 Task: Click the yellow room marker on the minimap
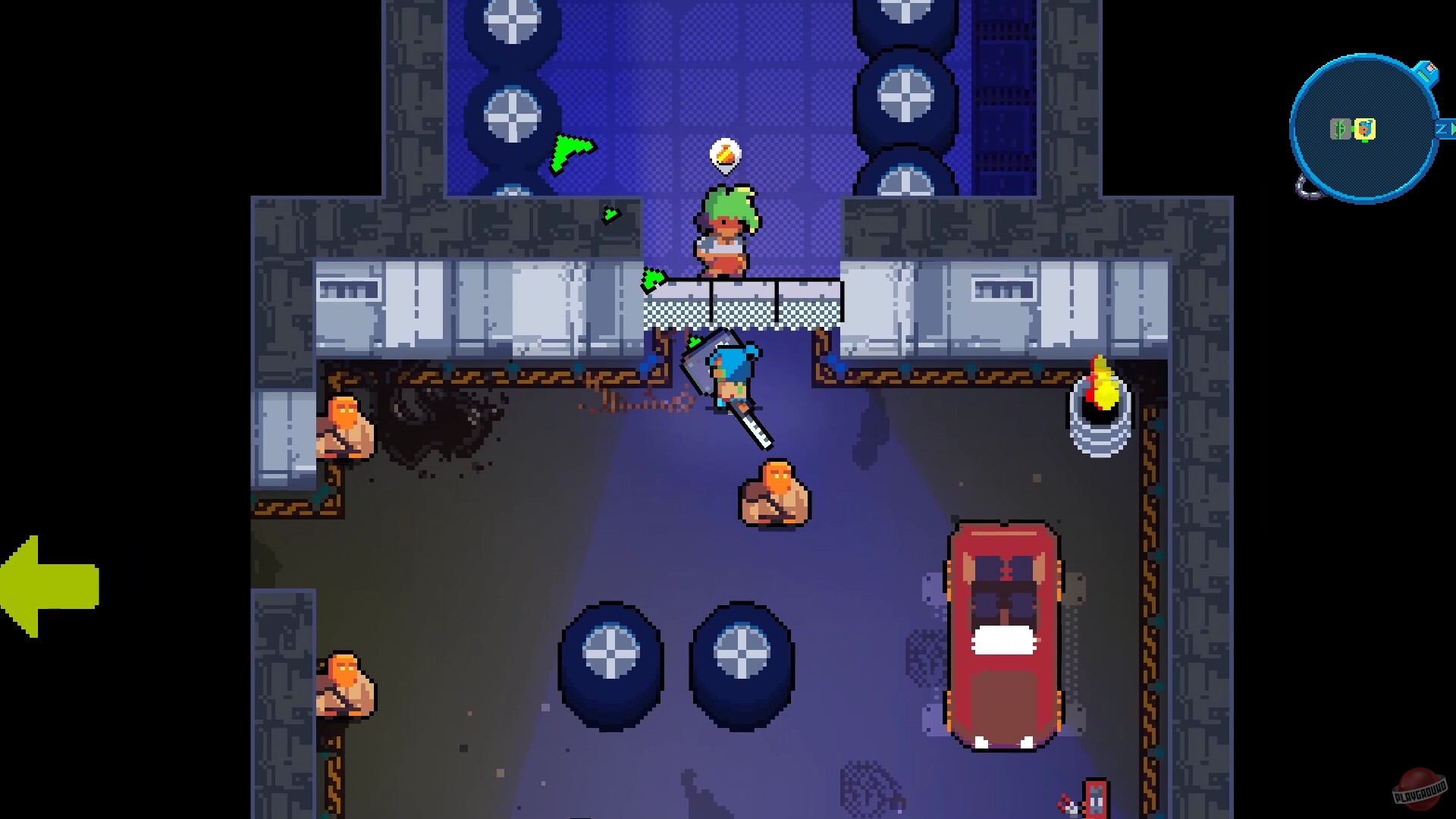click(x=1365, y=127)
